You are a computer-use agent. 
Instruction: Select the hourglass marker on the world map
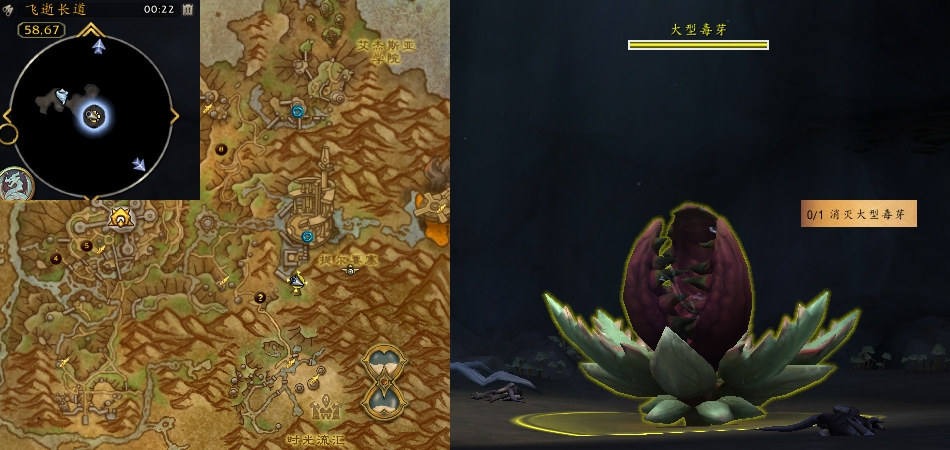click(385, 381)
